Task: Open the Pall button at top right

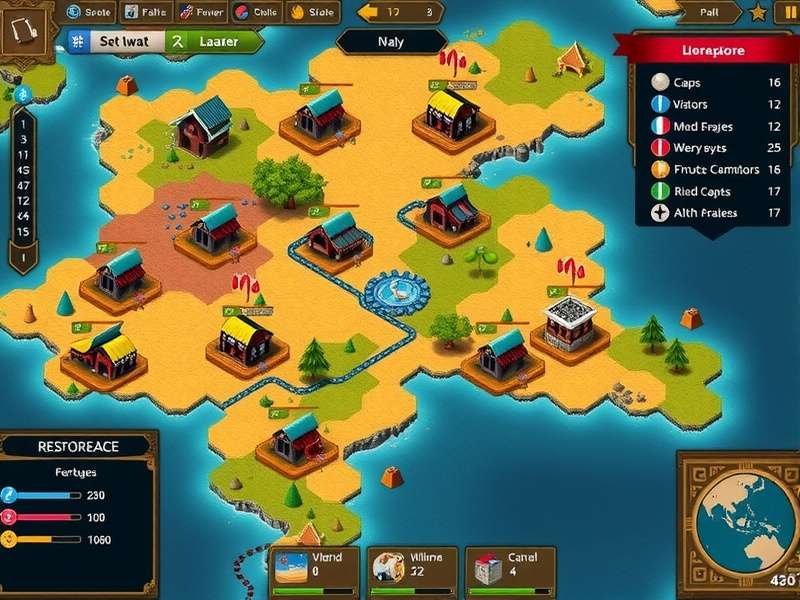Action: 708,13
